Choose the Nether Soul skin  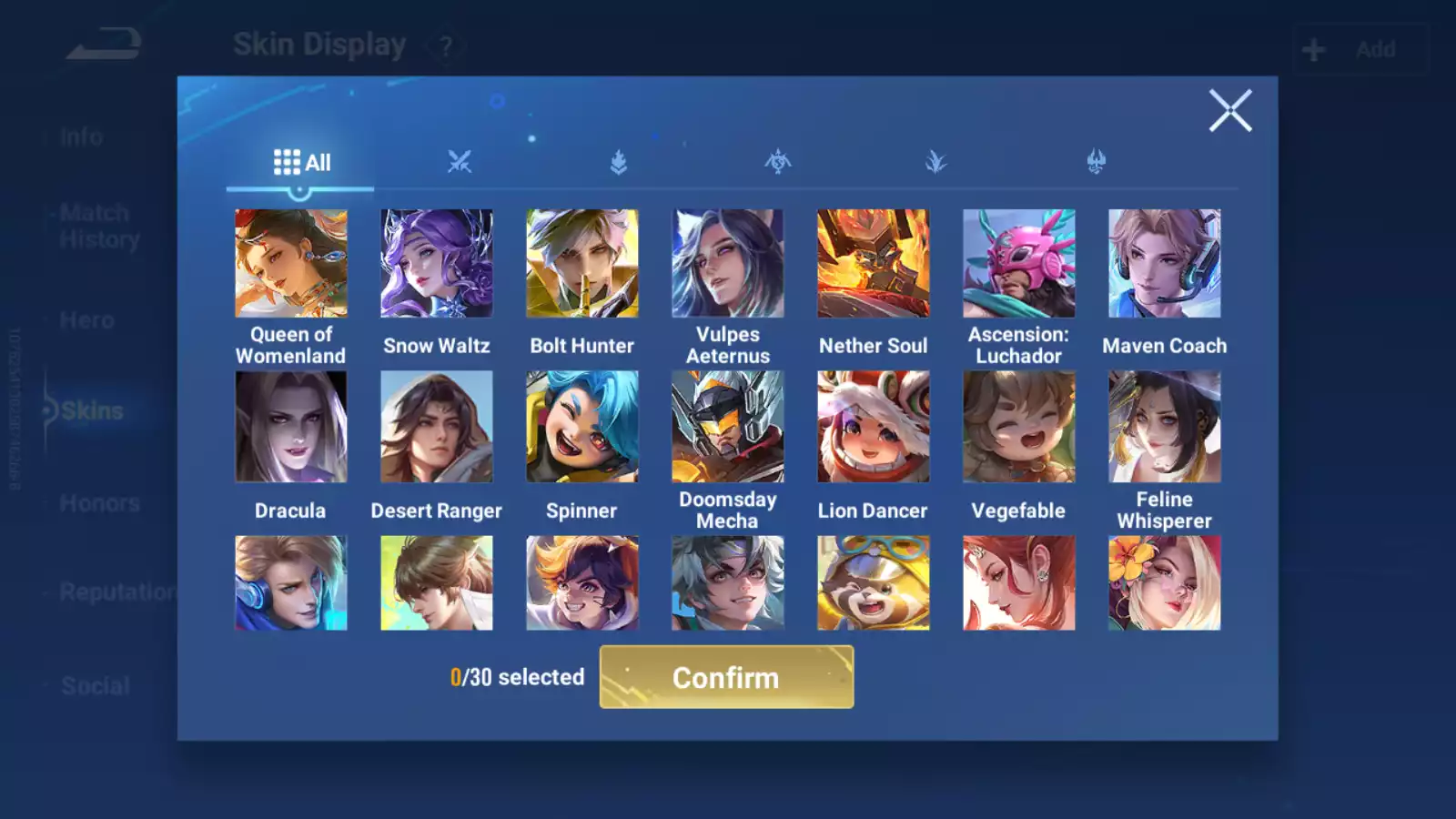[874, 264]
